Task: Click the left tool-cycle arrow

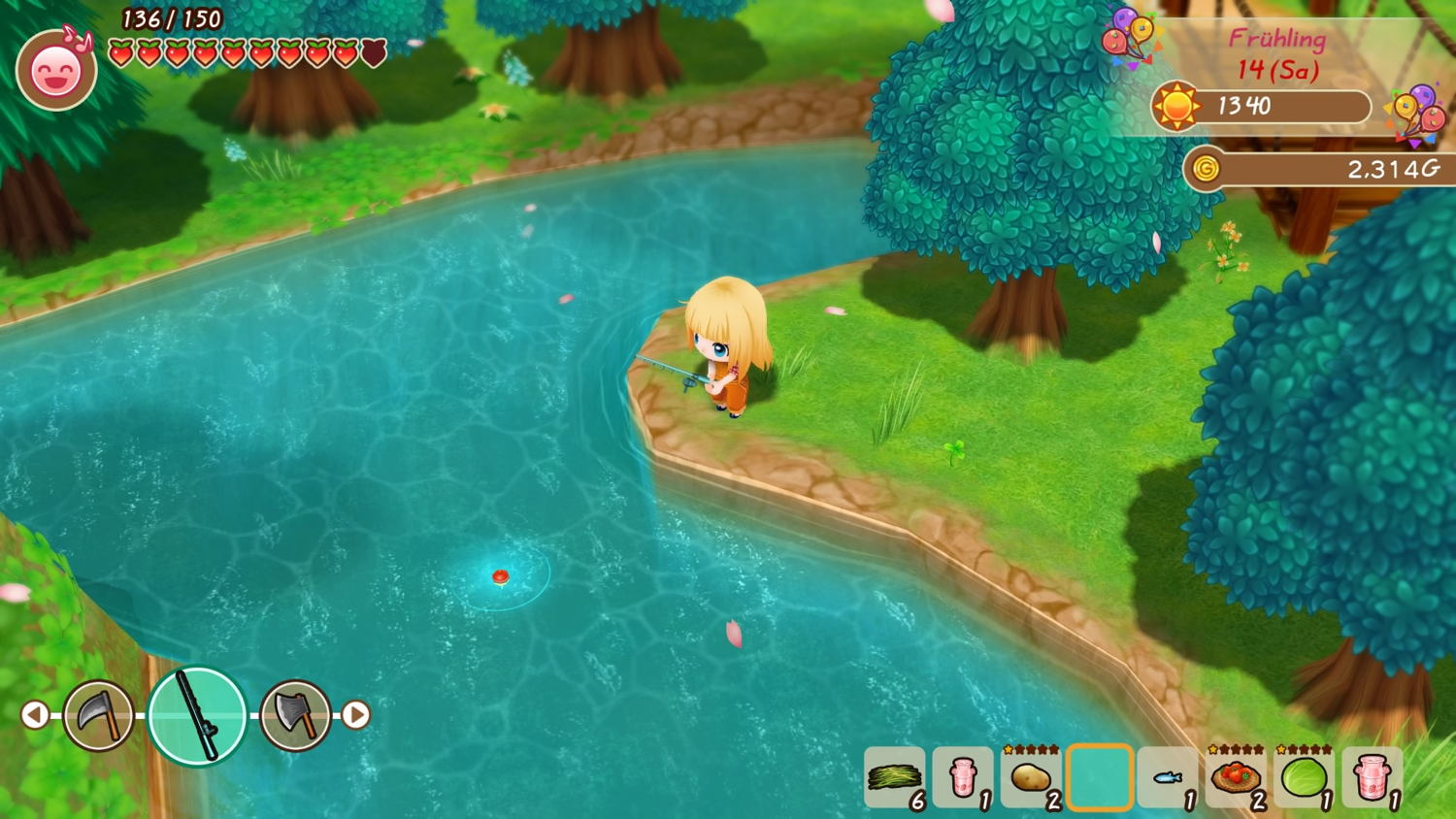Action: point(35,715)
